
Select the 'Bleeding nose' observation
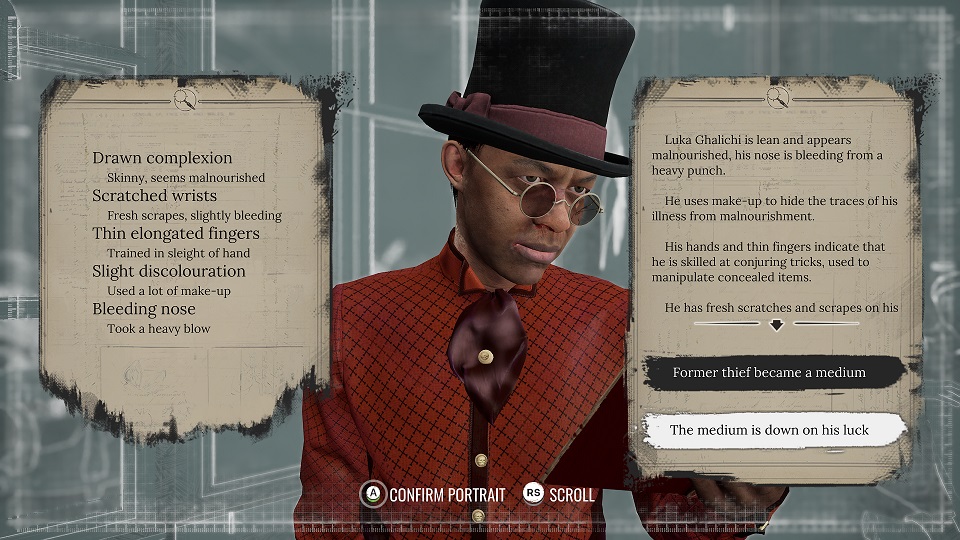(x=144, y=309)
